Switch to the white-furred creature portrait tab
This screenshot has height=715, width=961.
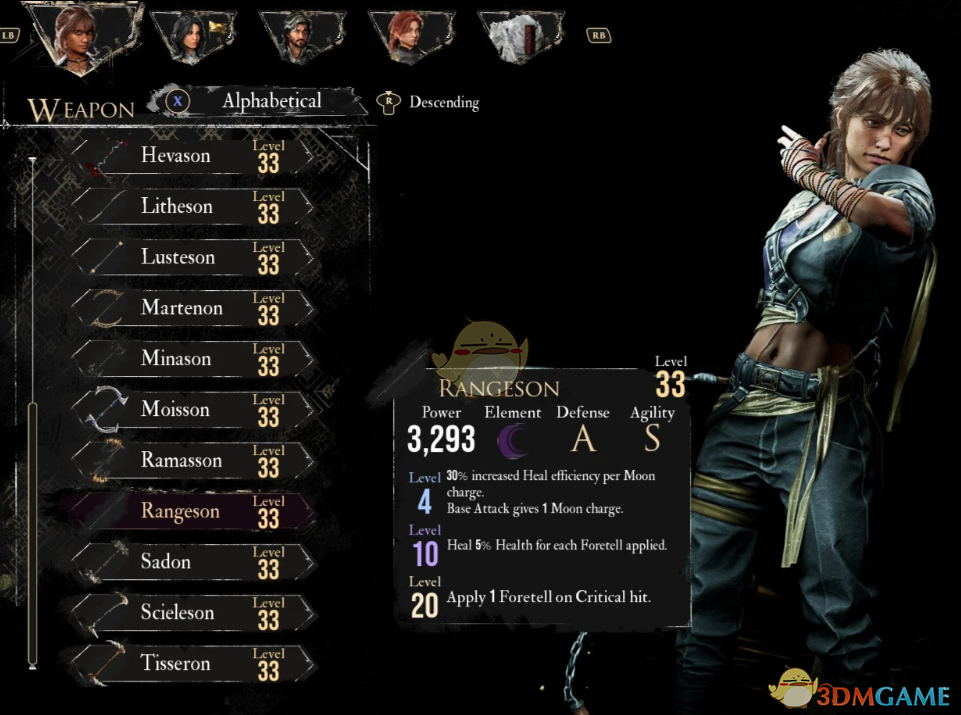(x=517, y=36)
